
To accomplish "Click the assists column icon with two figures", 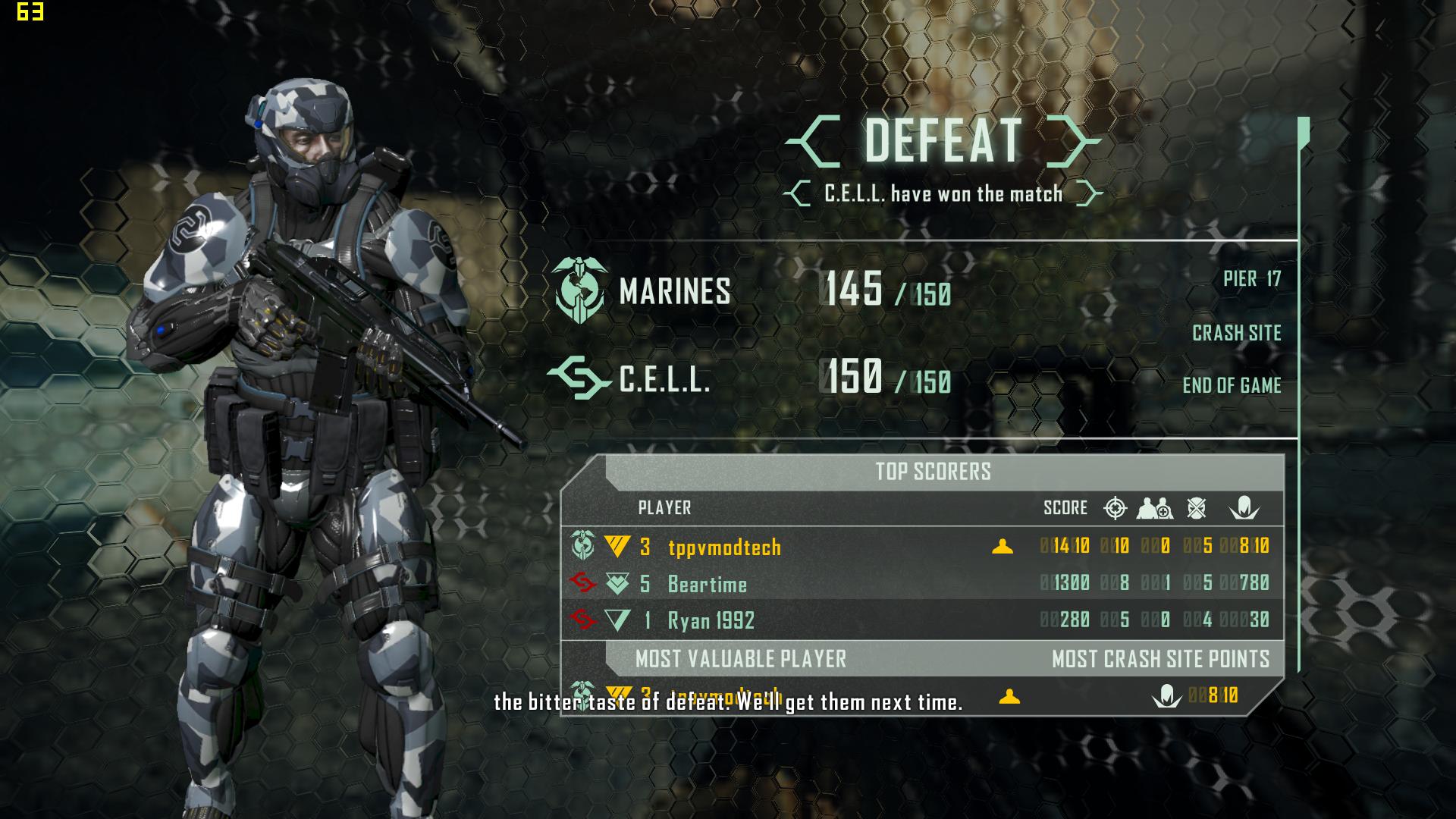I will (1154, 508).
